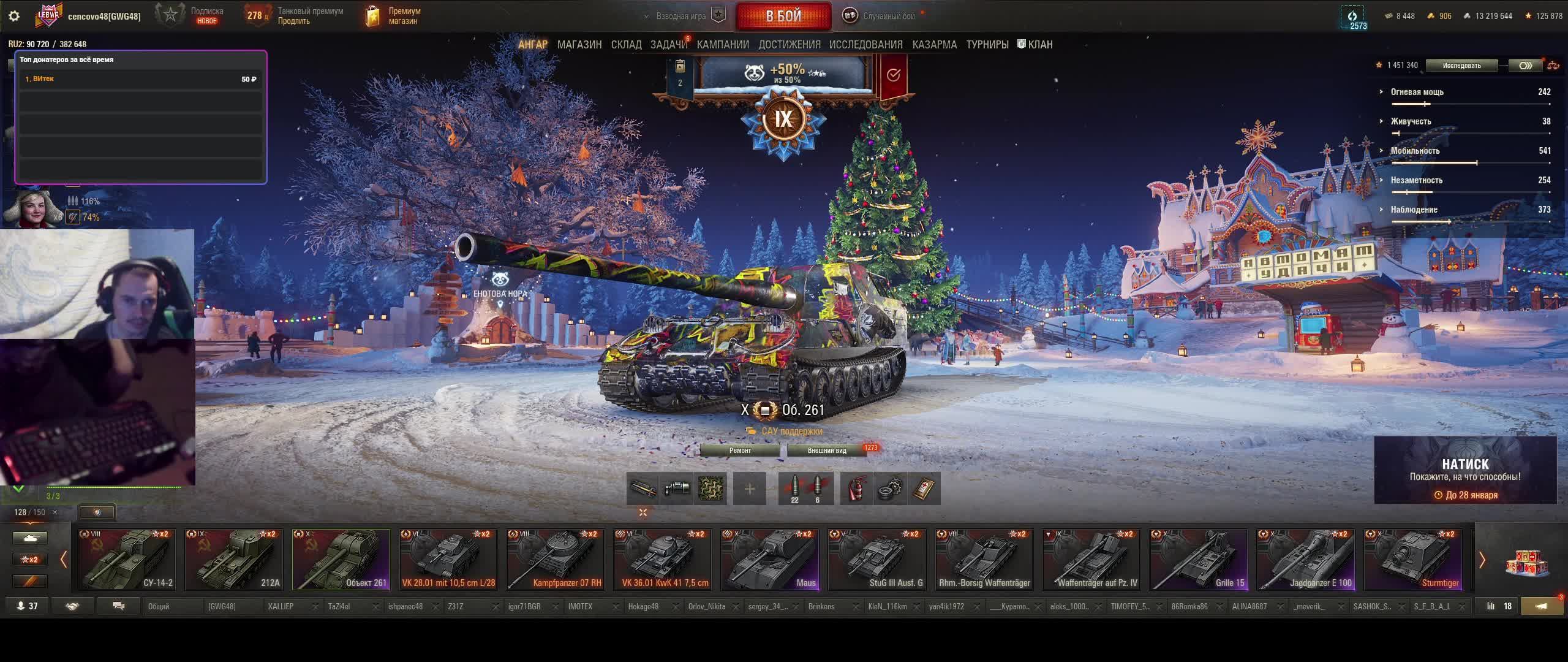
Task: Open the КЛАН tab
Action: point(1035,45)
